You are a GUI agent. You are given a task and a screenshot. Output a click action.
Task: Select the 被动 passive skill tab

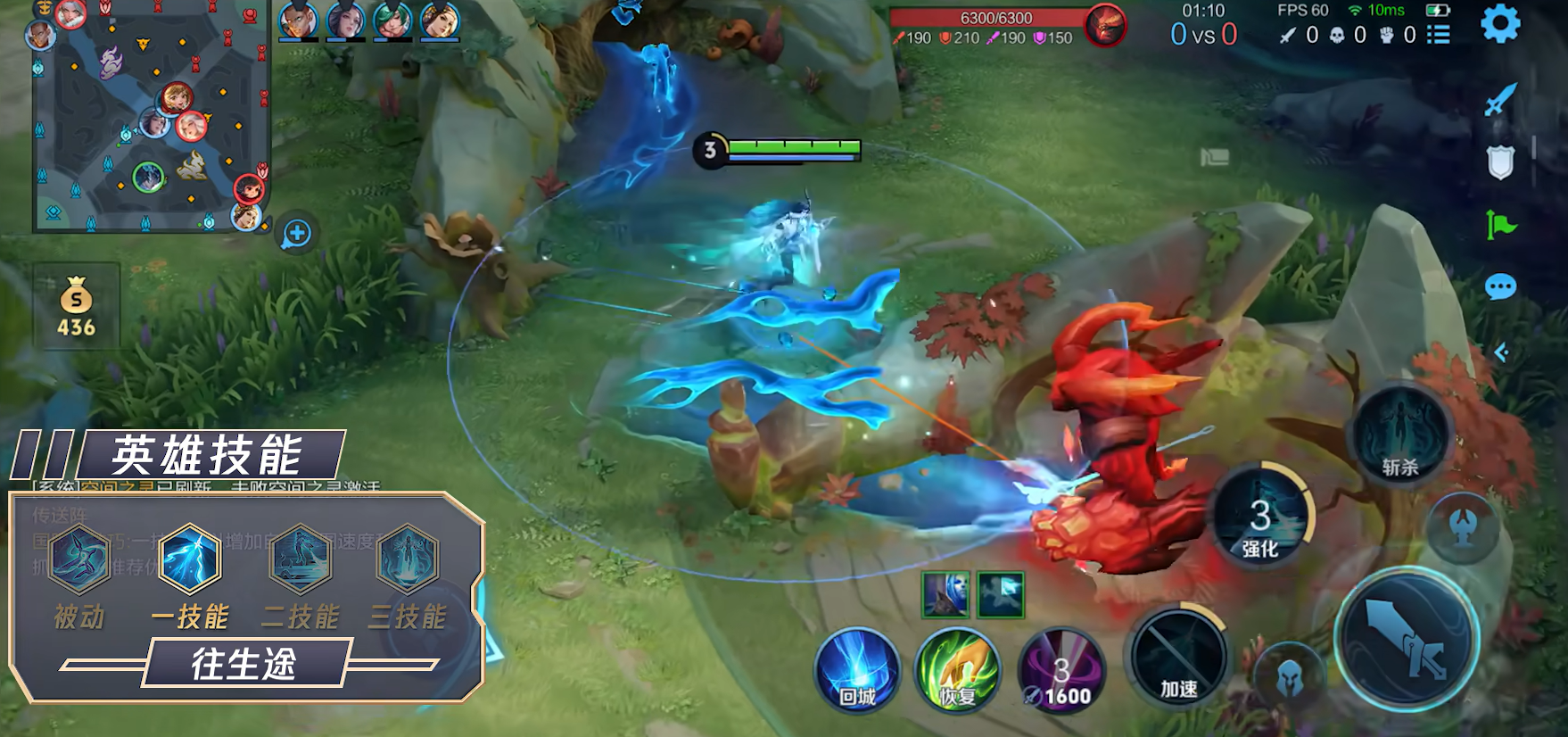[79, 560]
